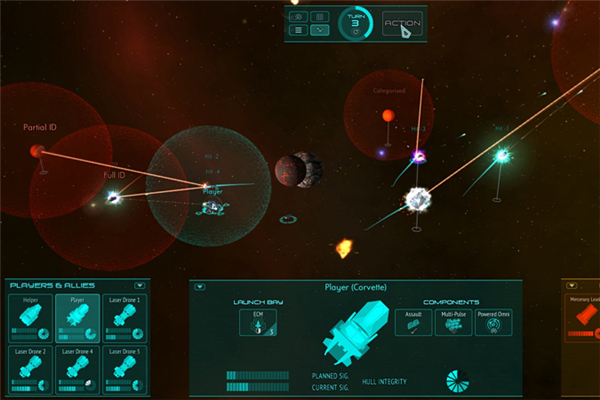Toggle the highlighted chevron button beside the turn dial

pos(320,30)
